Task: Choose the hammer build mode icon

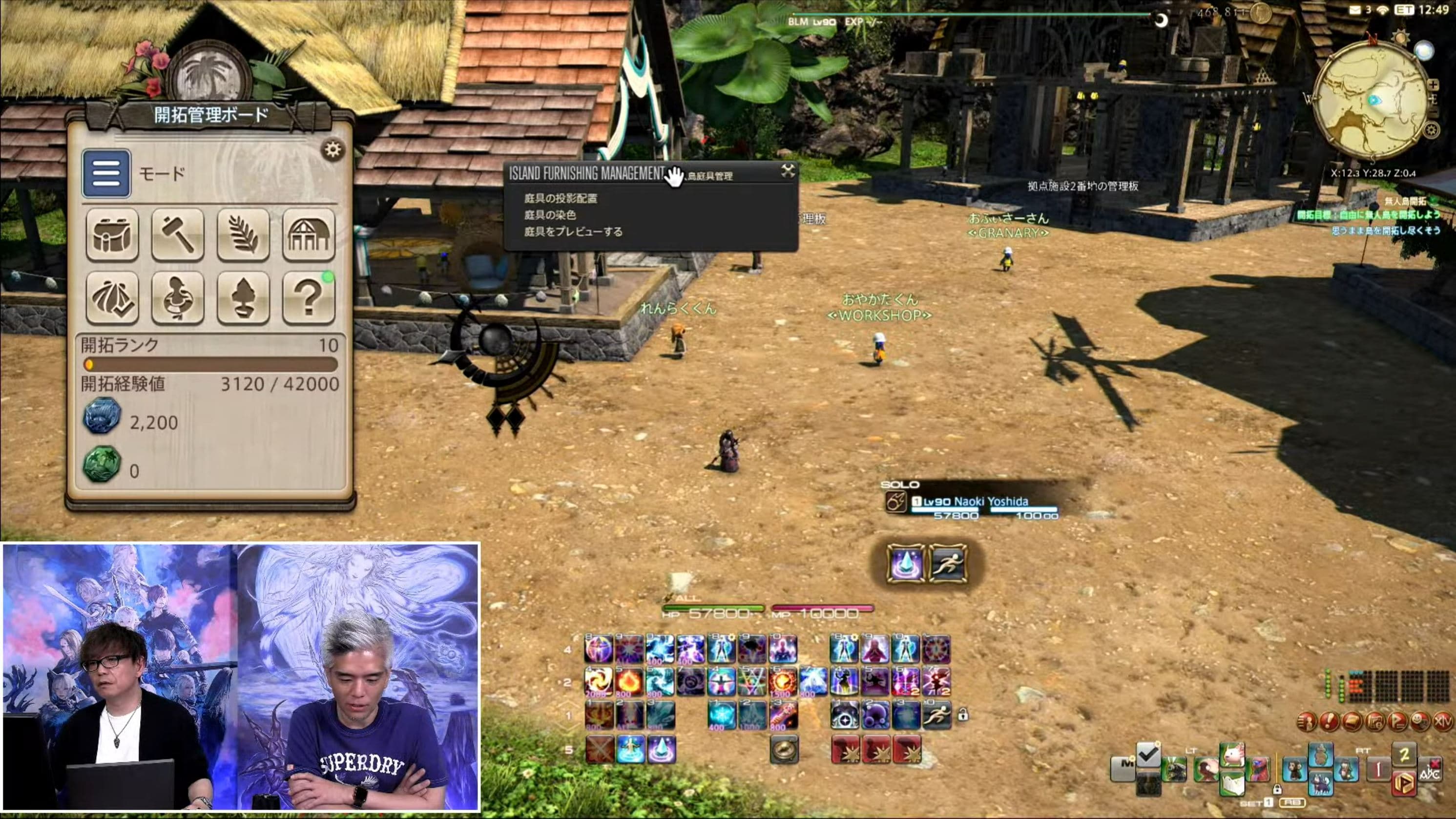Action: (x=177, y=234)
